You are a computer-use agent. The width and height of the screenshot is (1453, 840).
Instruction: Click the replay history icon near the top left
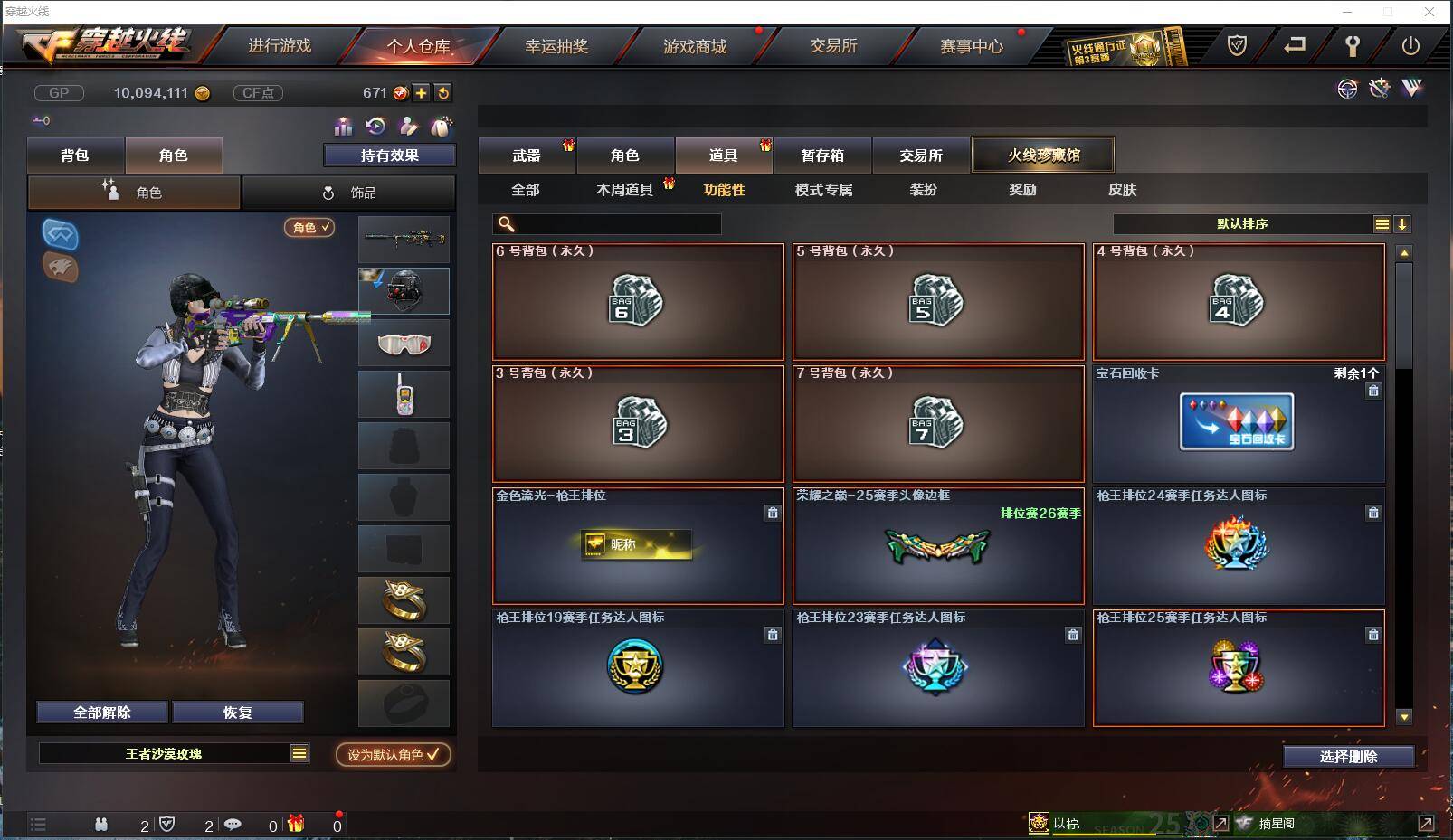pos(374,127)
